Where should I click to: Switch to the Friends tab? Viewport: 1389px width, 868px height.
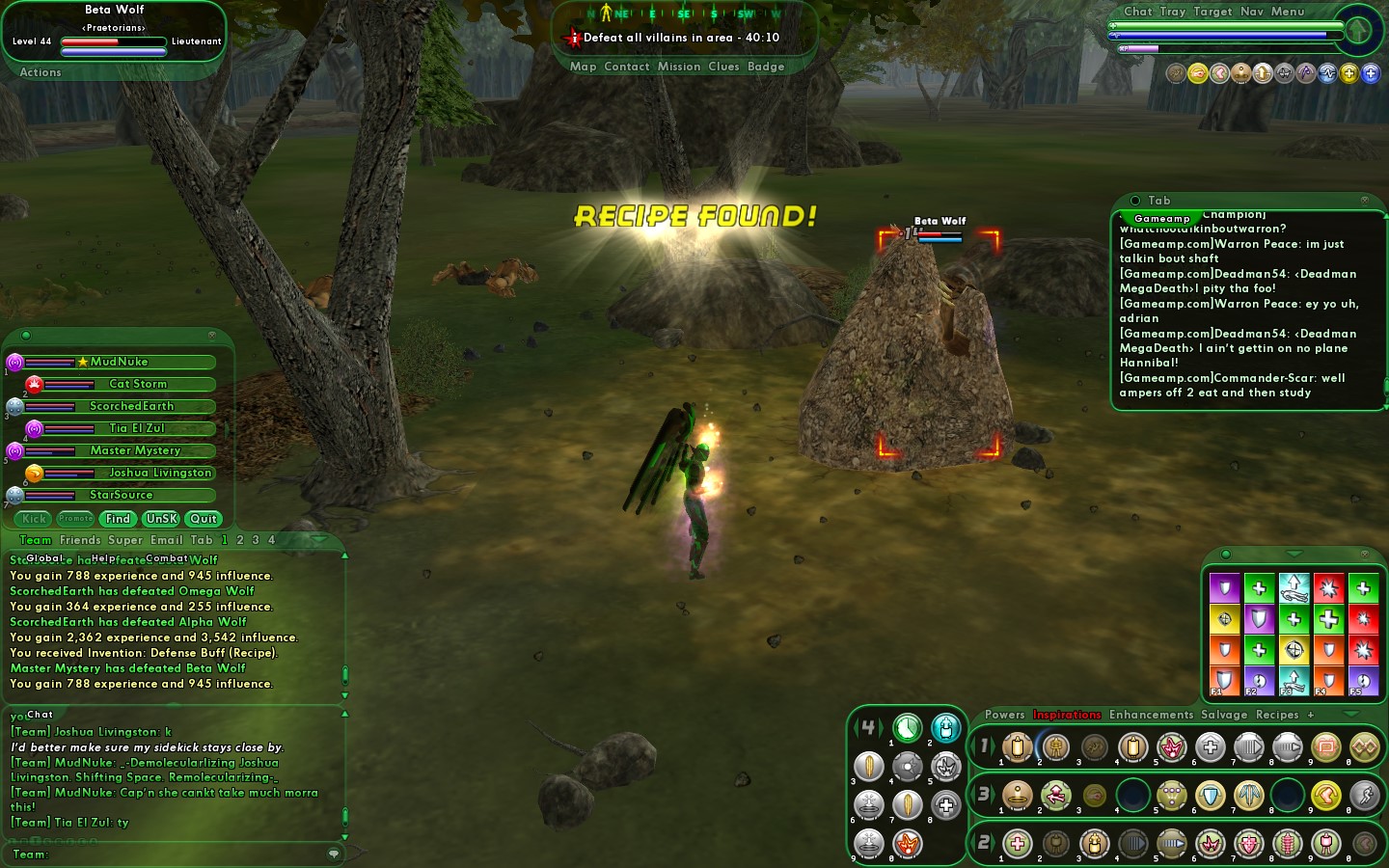80,540
